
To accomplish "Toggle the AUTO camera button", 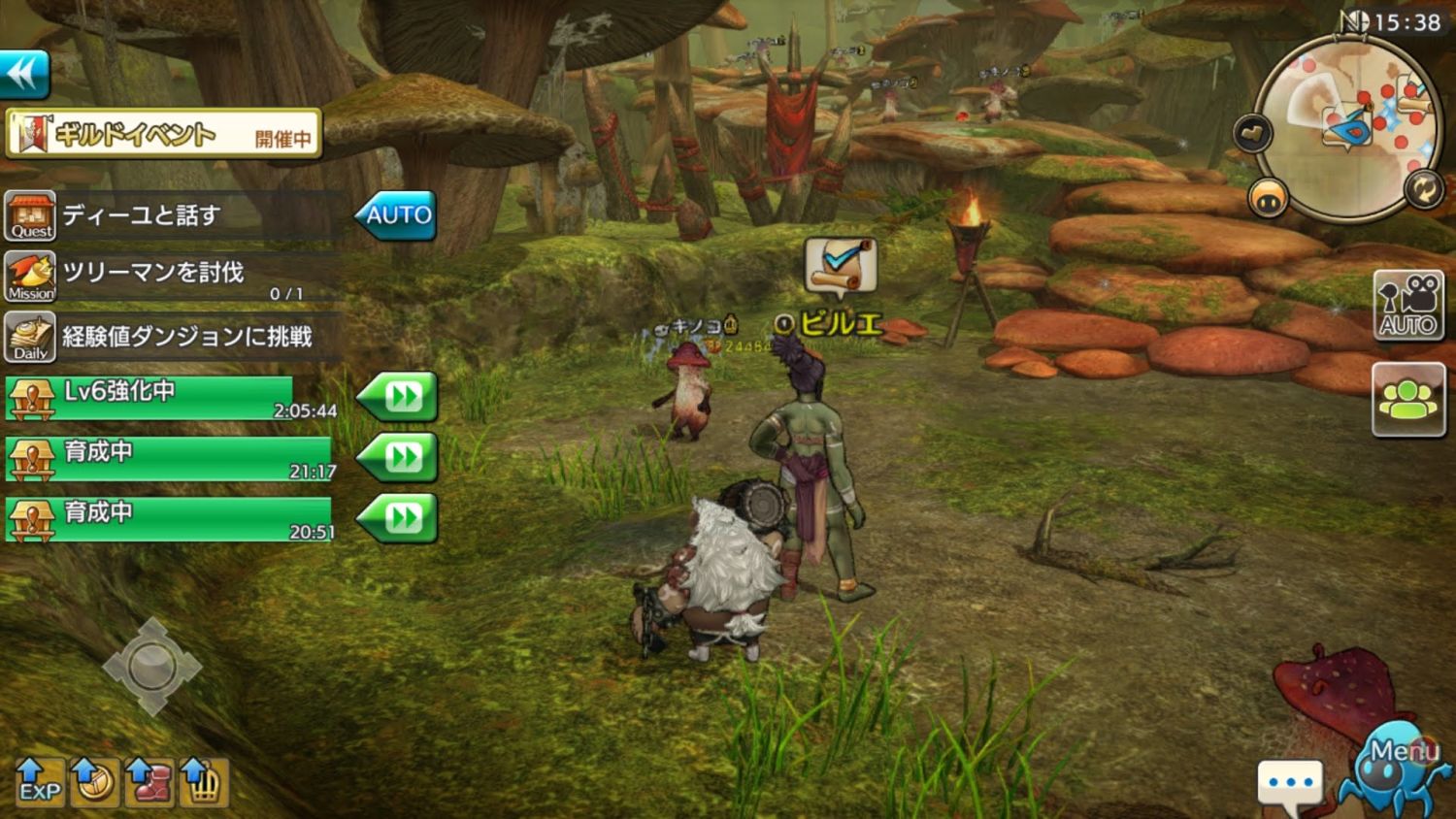I will (x=1408, y=306).
